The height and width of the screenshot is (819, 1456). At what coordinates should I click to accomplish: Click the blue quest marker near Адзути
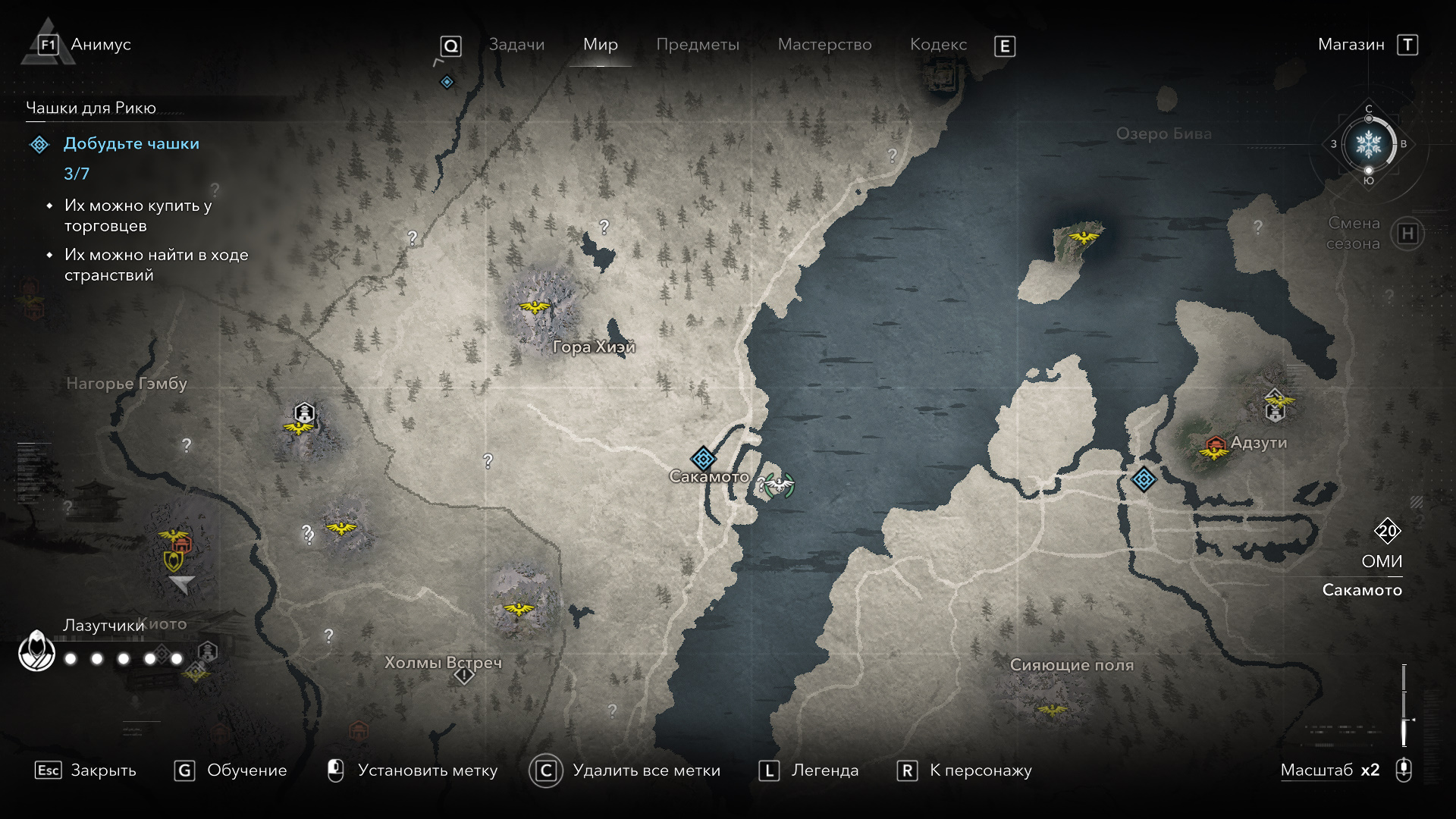1144,479
